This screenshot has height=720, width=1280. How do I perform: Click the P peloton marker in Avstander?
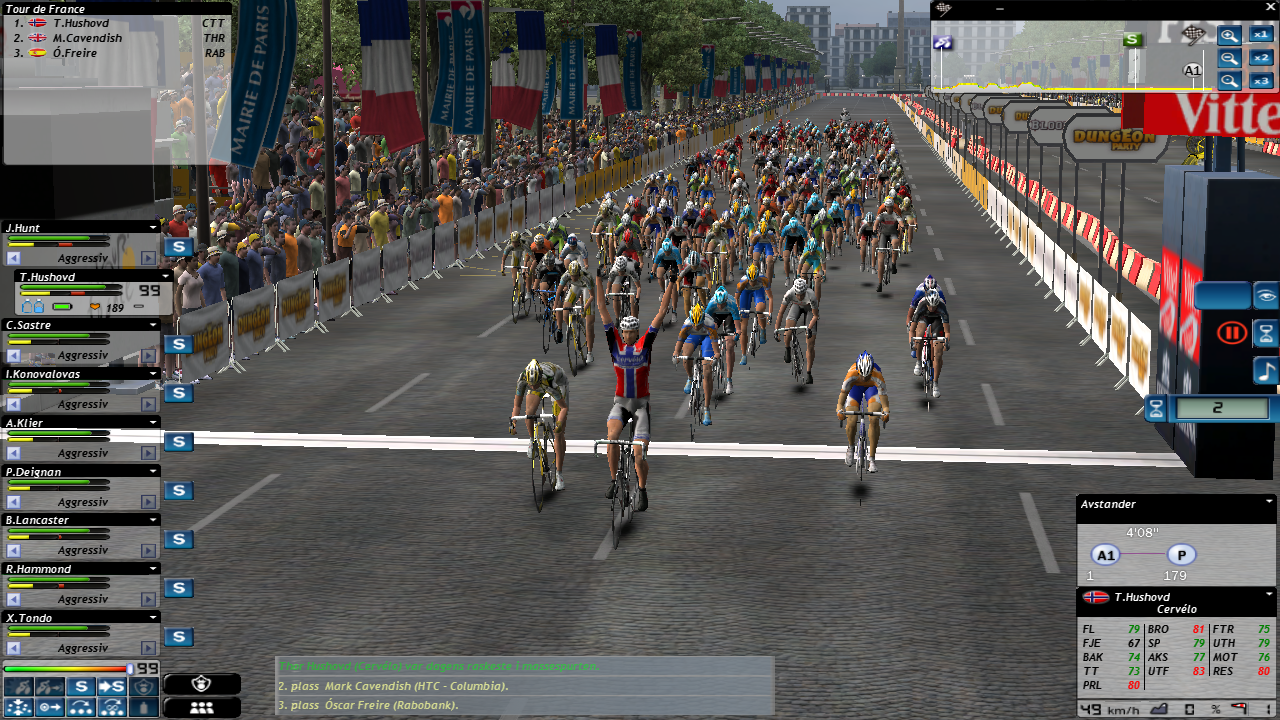[1181, 555]
